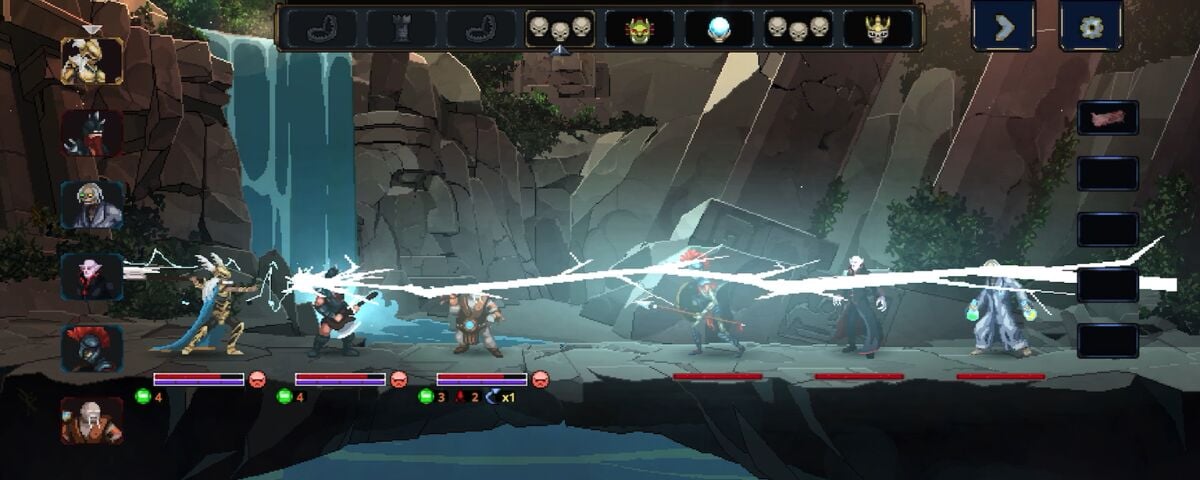The height and width of the screenshot is (480, 1200).
Task: Select the crowned skull boss stage
Action: coord(877,29)
